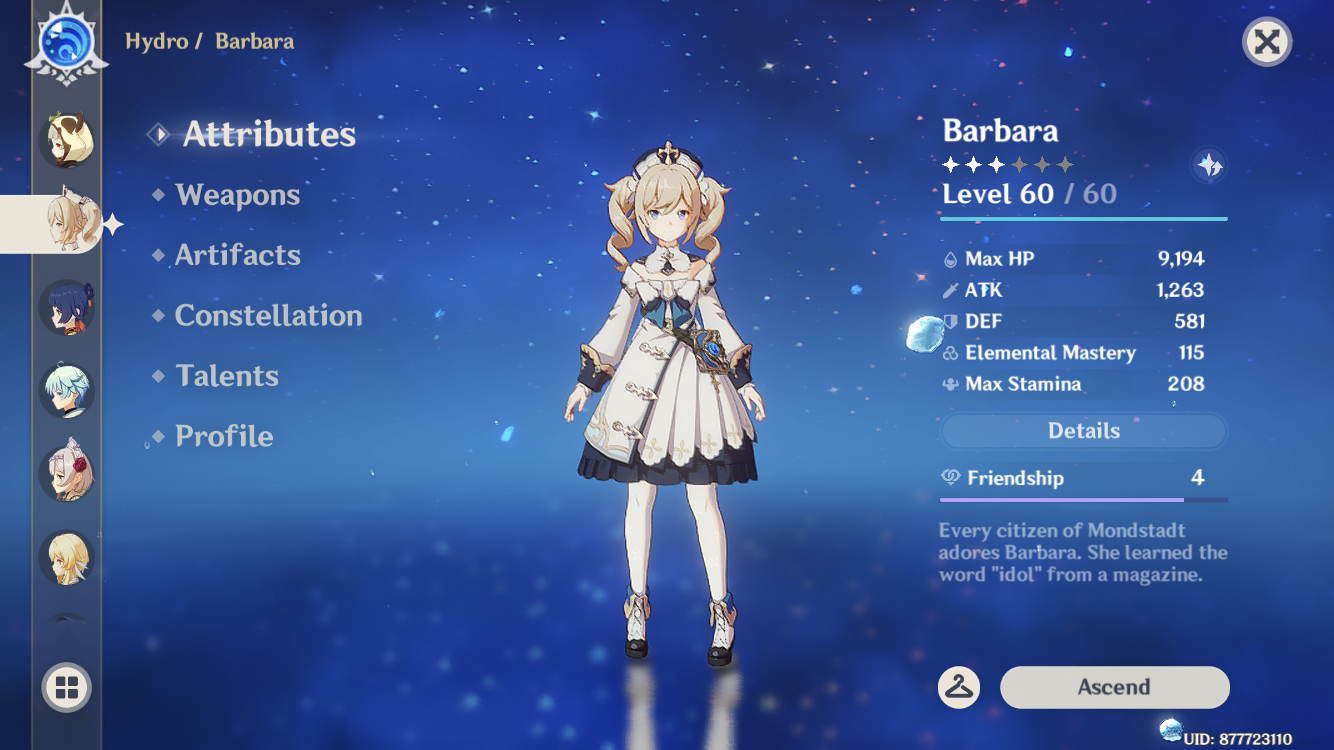
Task: Open the party setup grid icon bottom left
Action: coord(66,688)
